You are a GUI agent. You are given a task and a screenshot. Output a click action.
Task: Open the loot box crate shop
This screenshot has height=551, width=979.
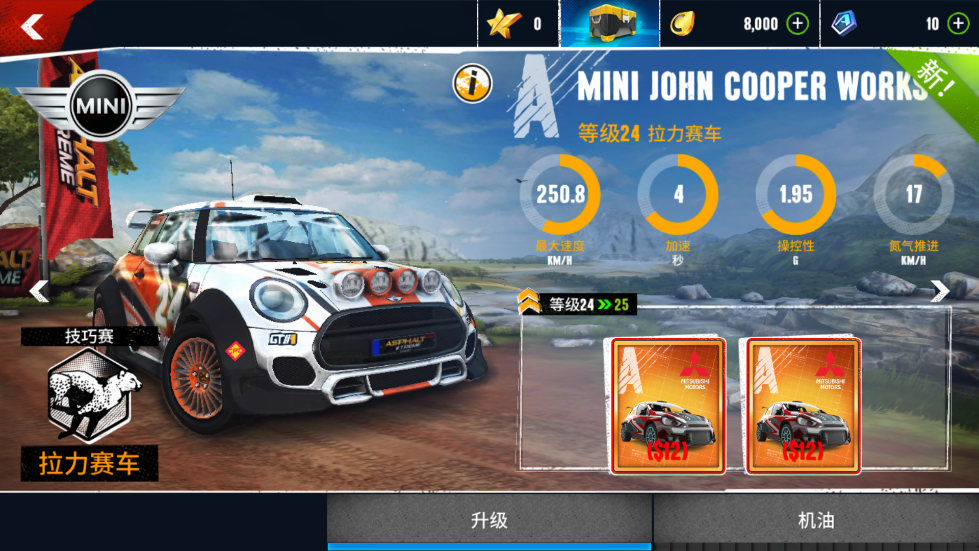609,23
